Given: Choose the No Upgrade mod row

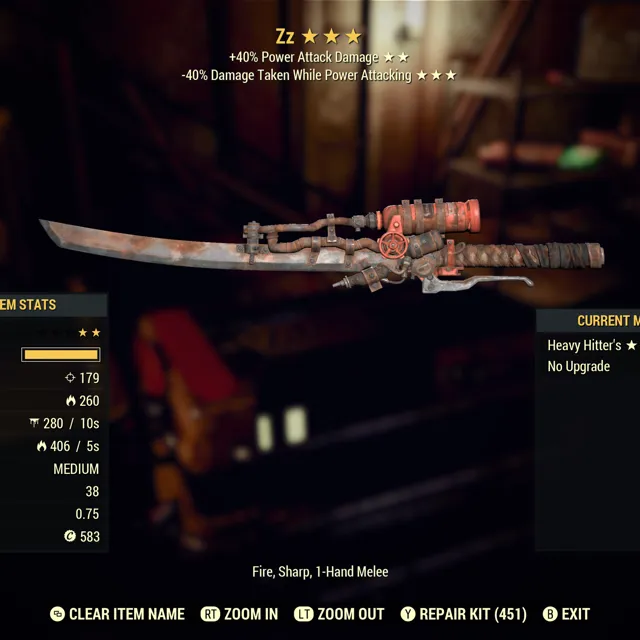Looking at the screenshot, I should (579, 366).
